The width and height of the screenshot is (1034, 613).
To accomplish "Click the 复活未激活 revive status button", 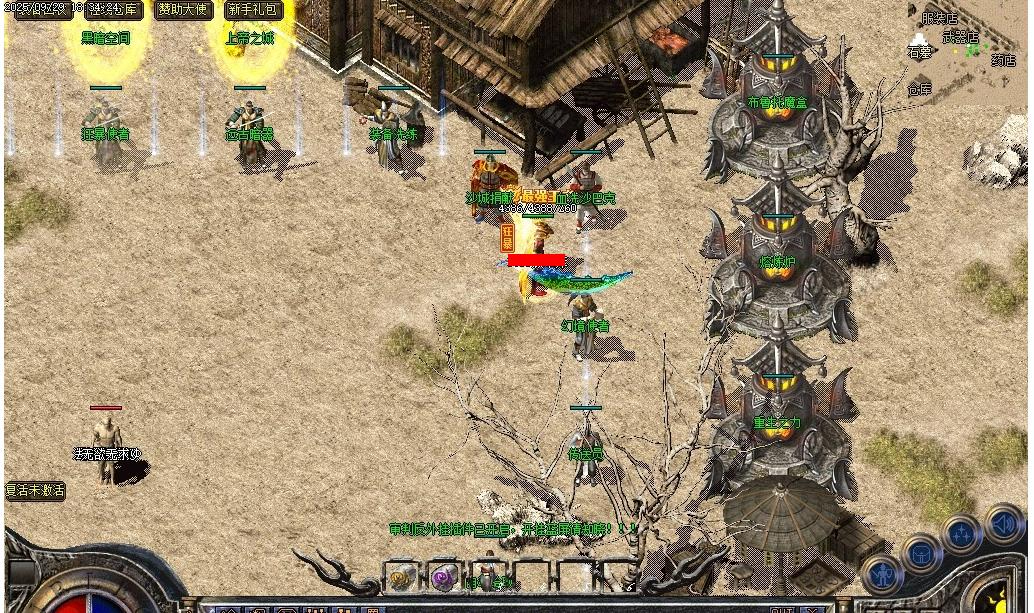I will pos(36,490).
